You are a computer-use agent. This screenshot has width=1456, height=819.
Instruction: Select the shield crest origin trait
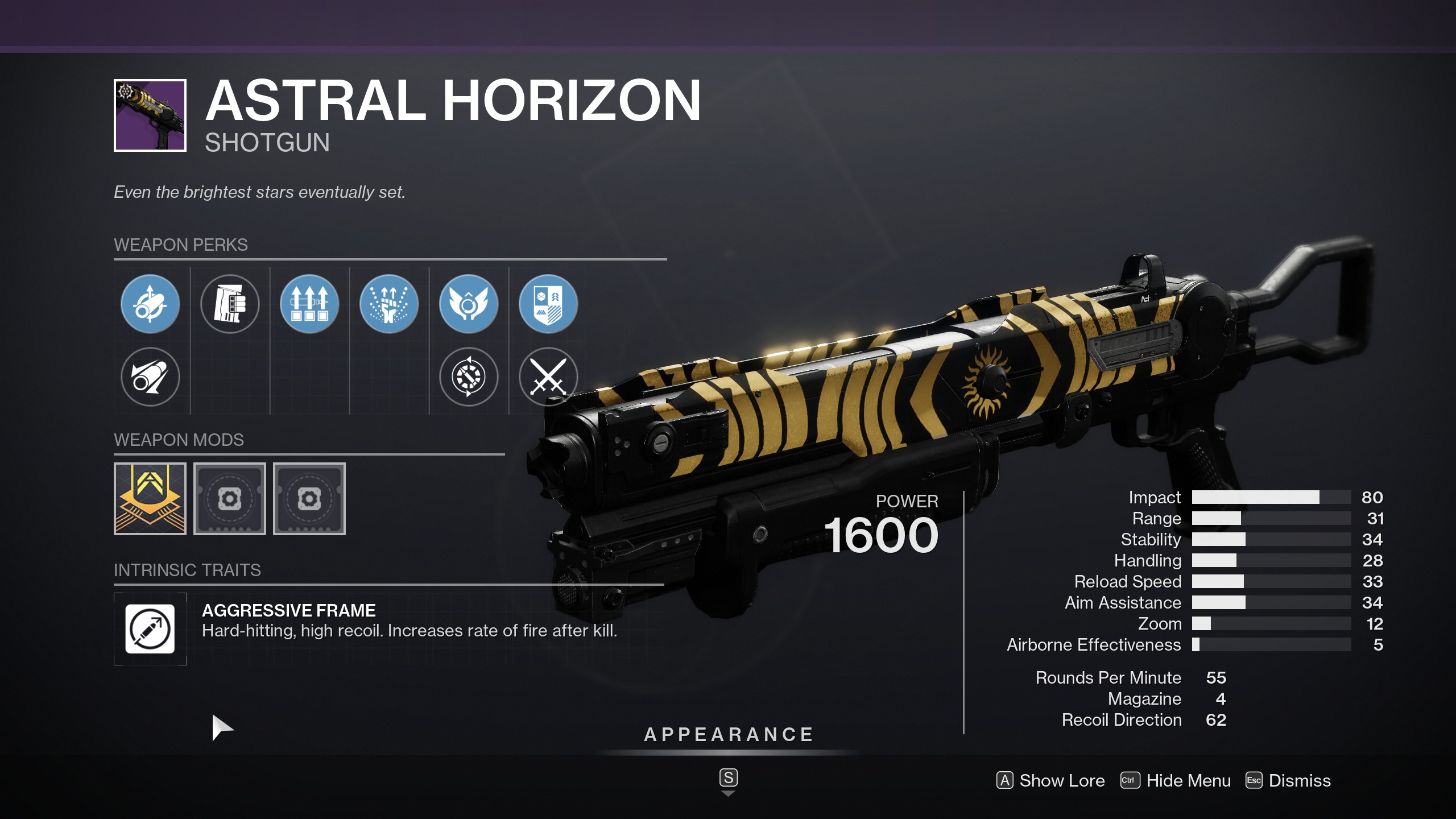548,304
